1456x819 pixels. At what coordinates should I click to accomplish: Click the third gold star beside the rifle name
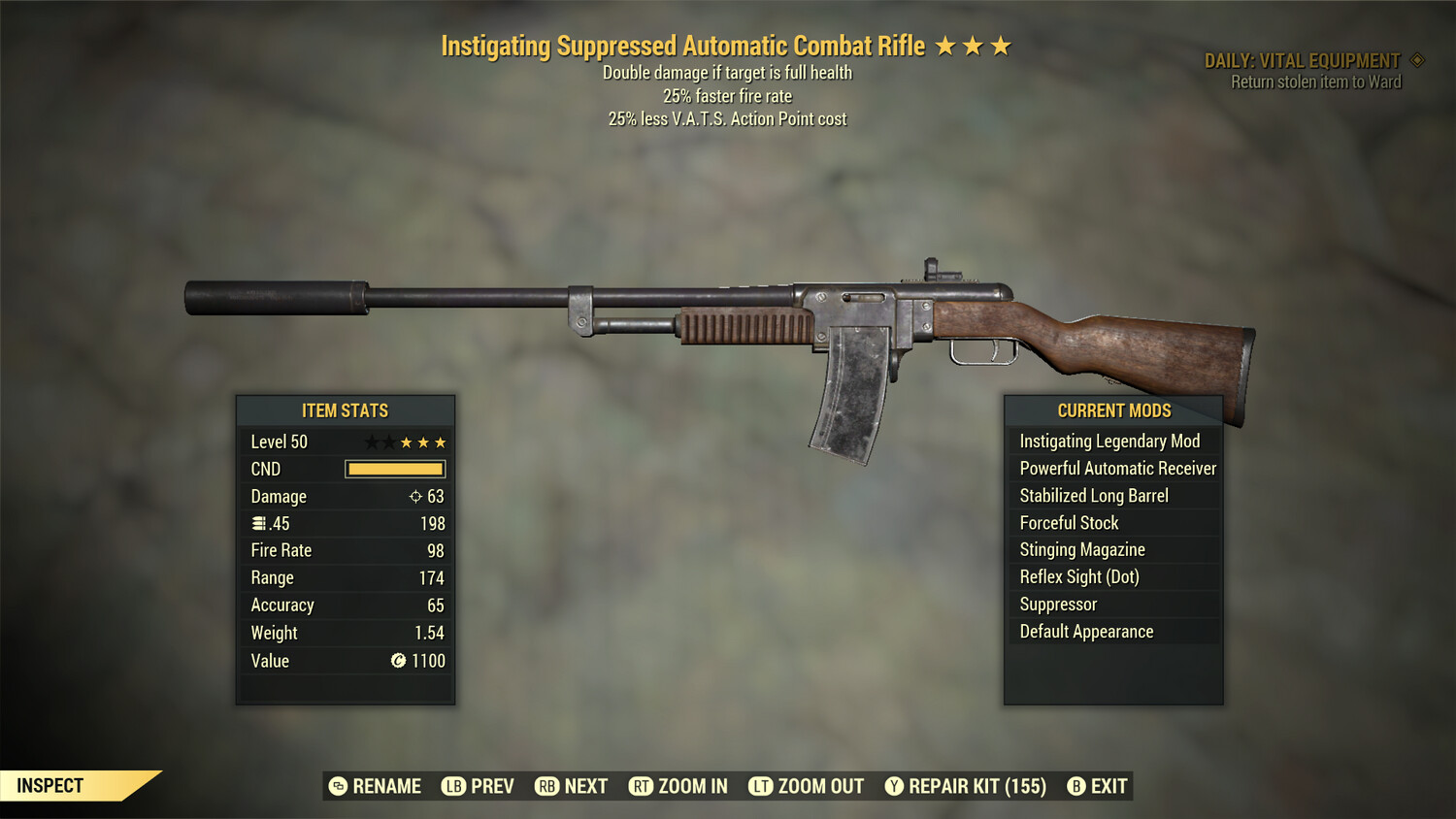pyautogui.click(x=999, y=44)
